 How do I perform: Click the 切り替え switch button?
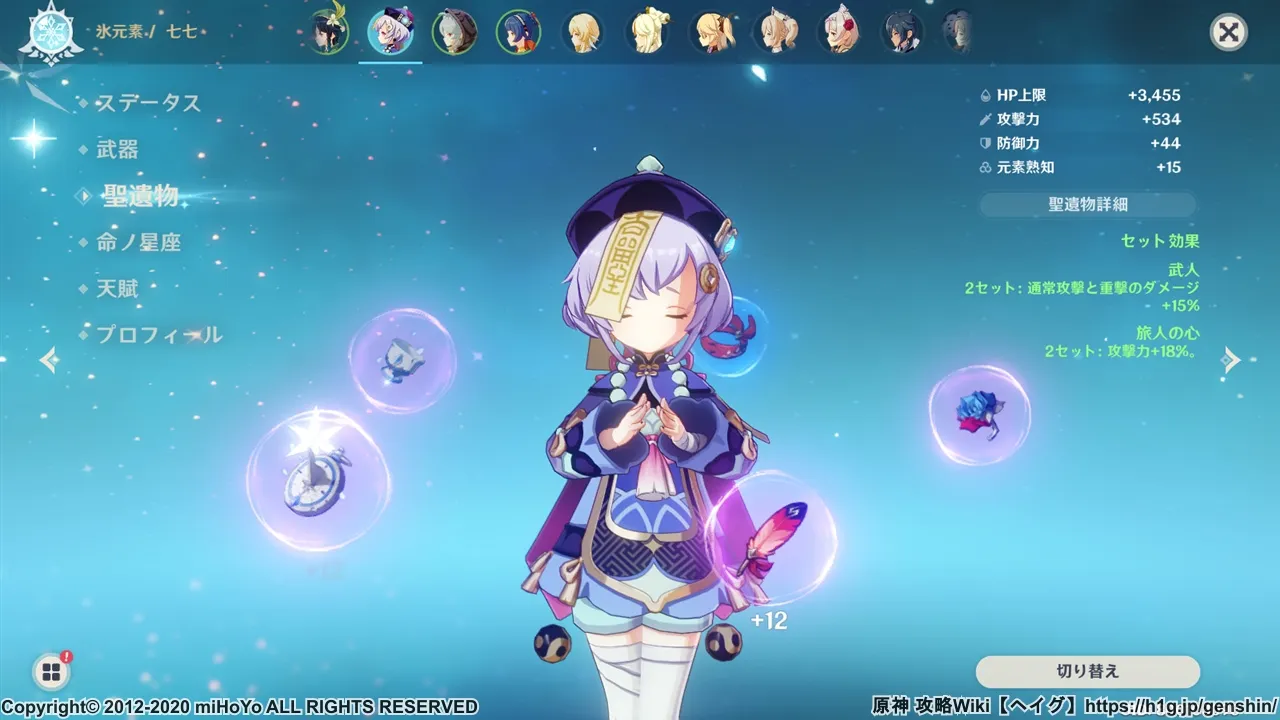pyautogui.click(x=1087, y=671)
